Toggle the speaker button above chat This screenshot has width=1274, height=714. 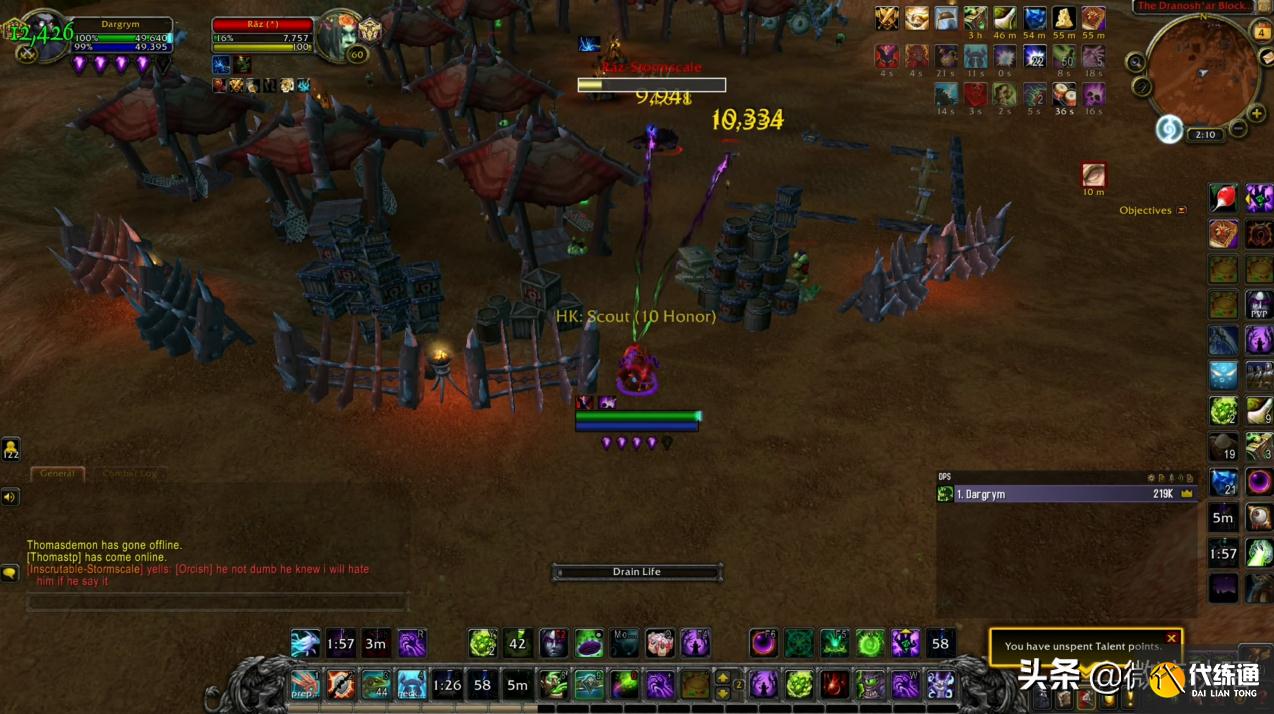pos(10,497)
